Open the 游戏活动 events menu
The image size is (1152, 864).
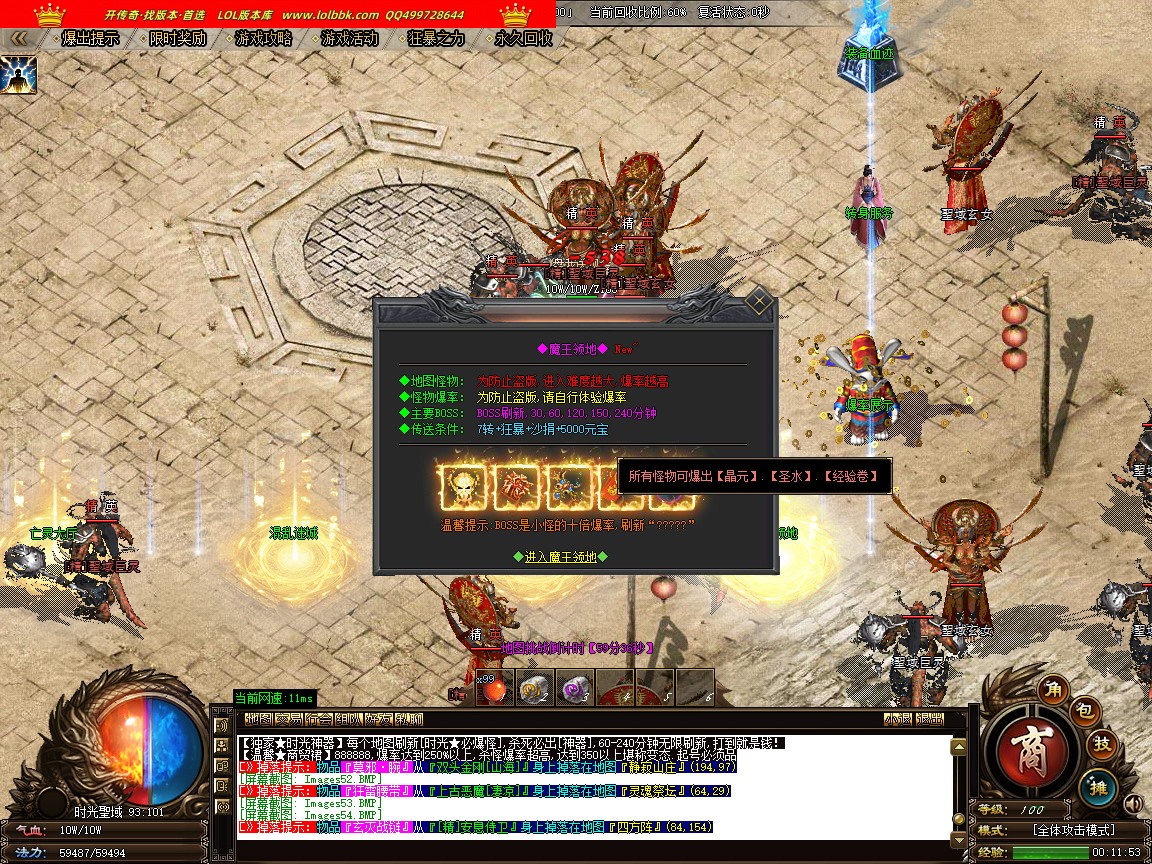pos(350,39)
